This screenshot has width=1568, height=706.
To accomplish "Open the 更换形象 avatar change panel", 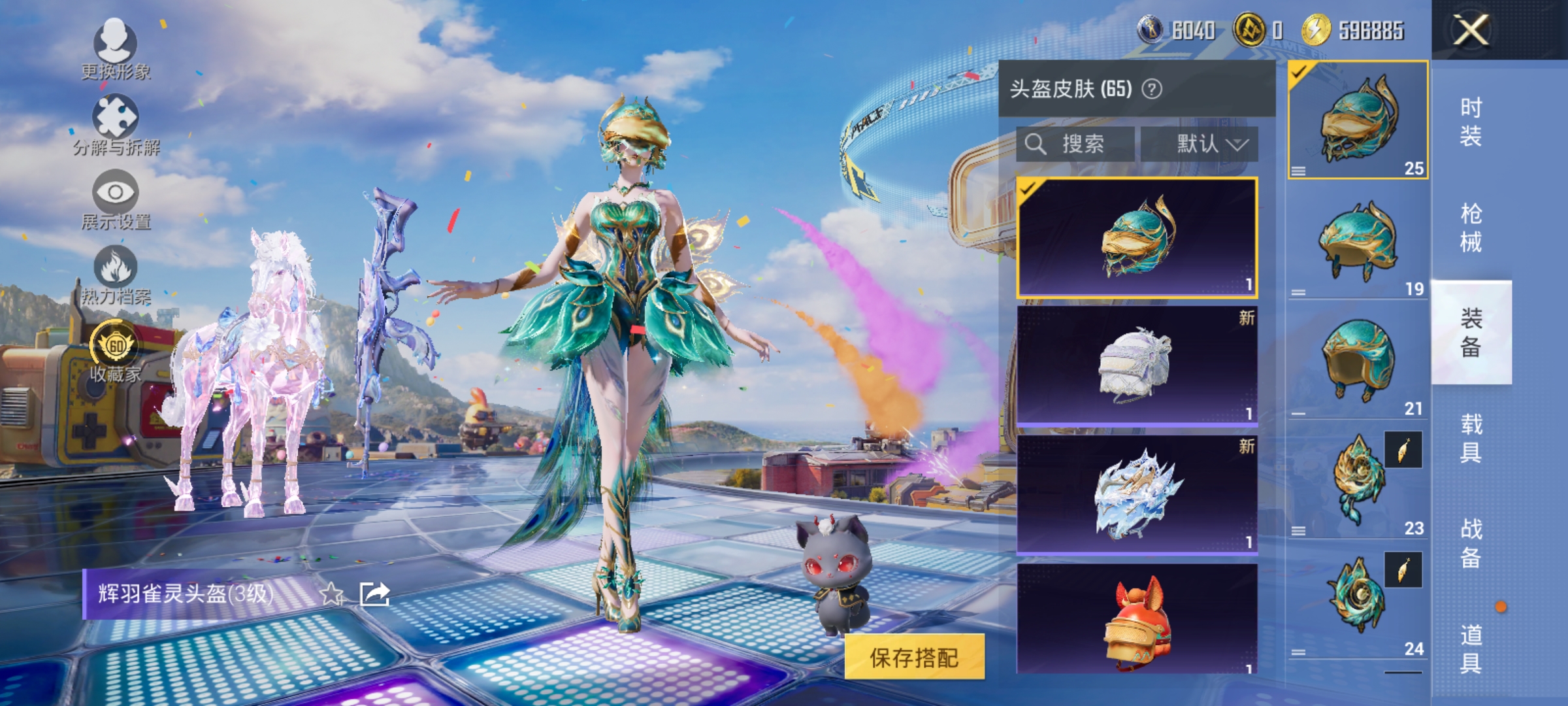I will [x=115, y=46].
